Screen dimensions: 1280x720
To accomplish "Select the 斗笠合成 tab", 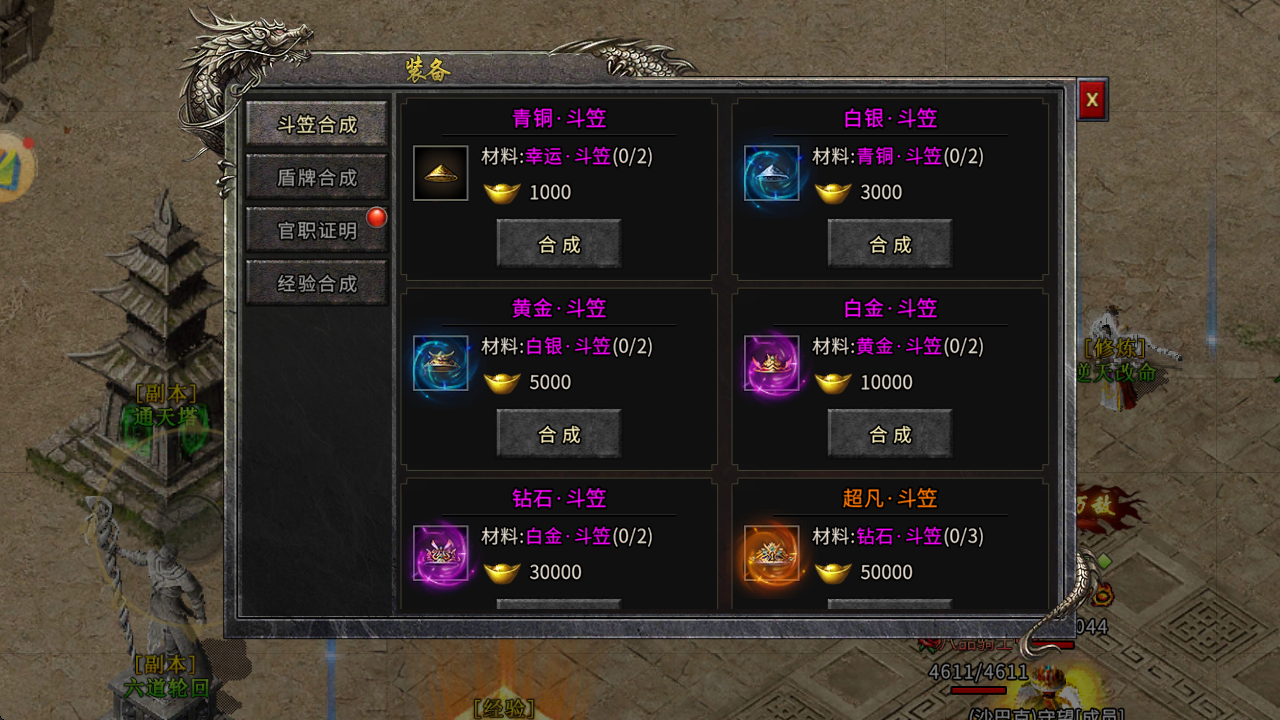I will [316, 124].
